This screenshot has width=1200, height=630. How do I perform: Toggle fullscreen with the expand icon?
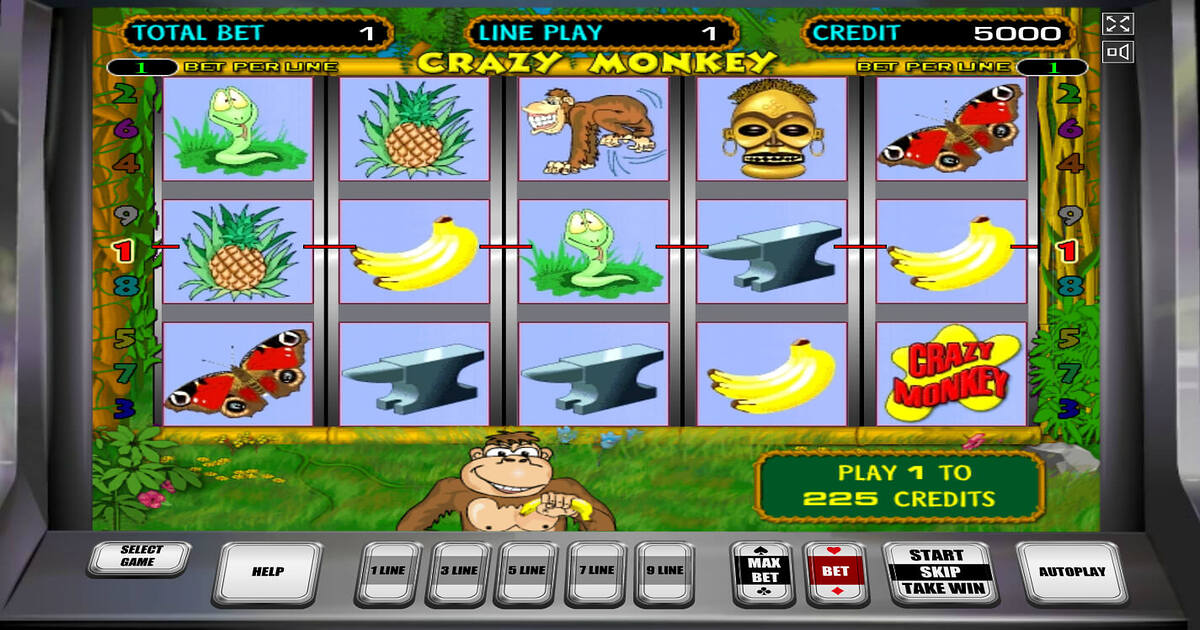[x=1118, y=24]
